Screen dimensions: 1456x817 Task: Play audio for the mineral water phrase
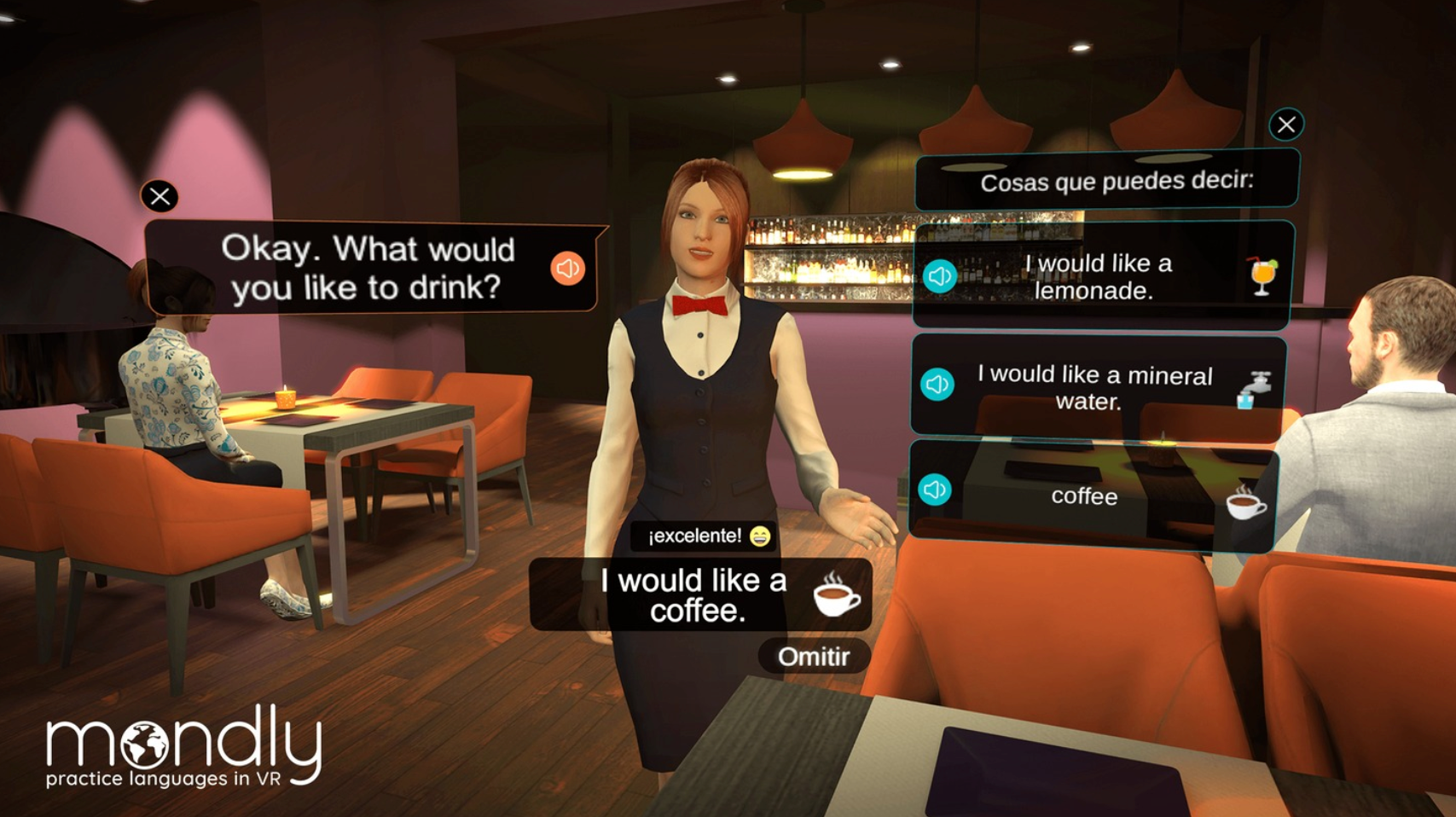938,384
